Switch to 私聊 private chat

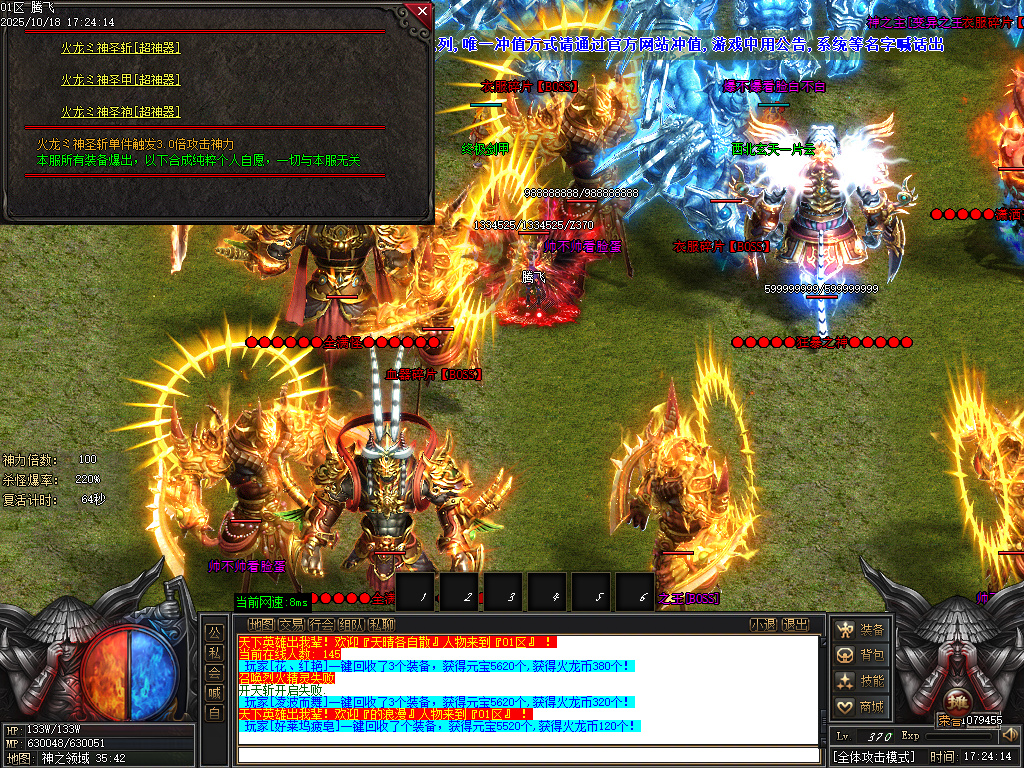pyautogui.click(x=381, y=624)
